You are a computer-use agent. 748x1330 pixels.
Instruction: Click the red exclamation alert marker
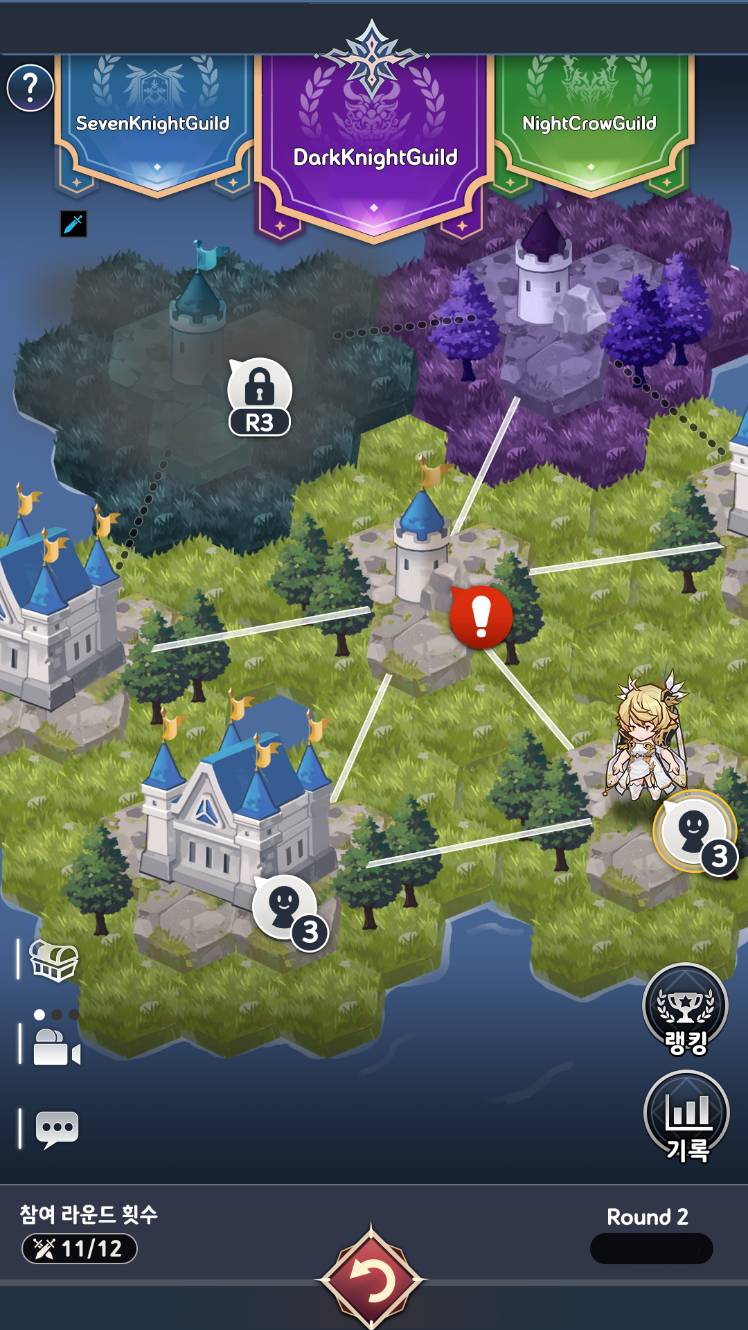pos(481,618)
